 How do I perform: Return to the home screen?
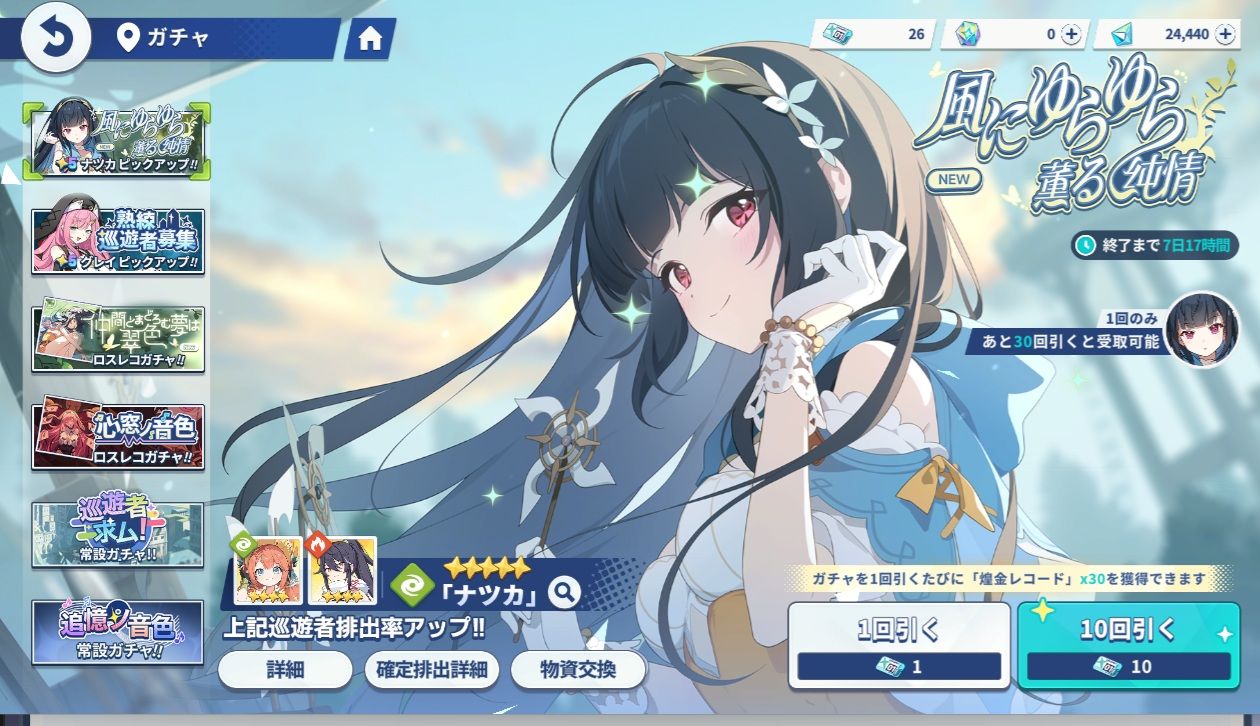370,39
